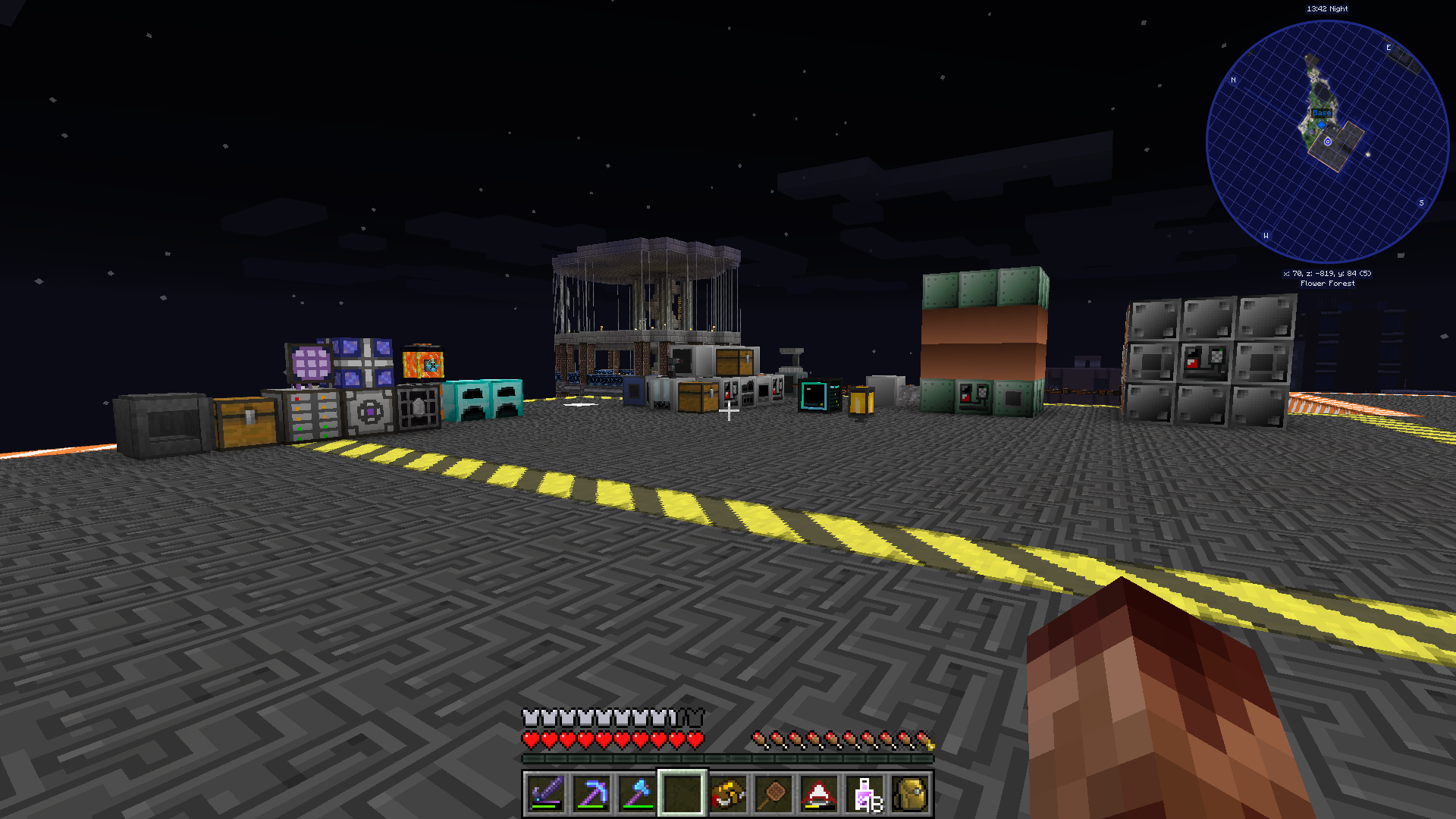Select the purple sword hotbar slot
The width and height of the screenshot is (1456, 819).
(x=546, y=794)
